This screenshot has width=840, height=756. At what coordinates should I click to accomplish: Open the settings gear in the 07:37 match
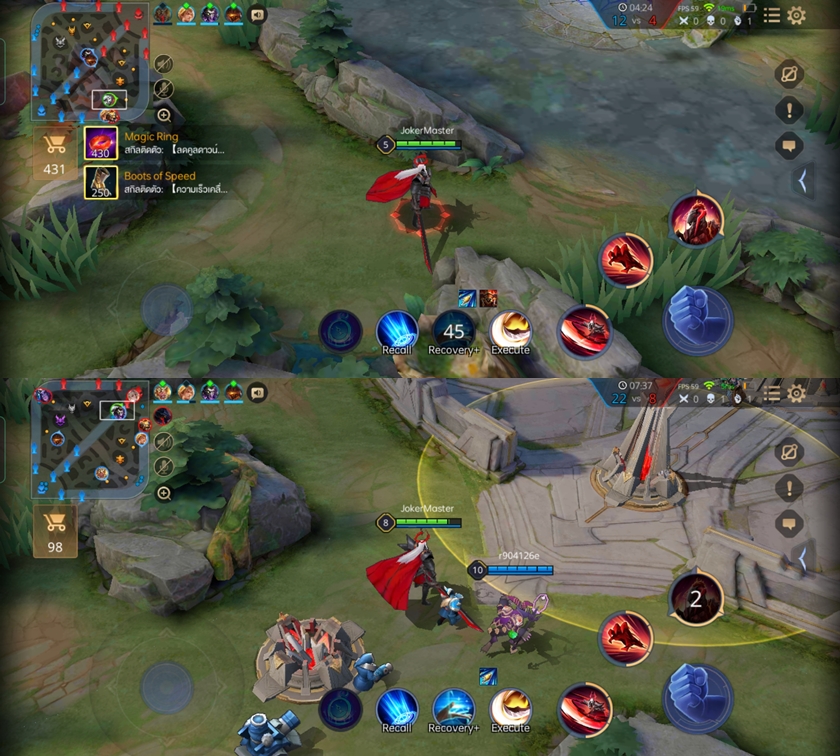[796, 393]
